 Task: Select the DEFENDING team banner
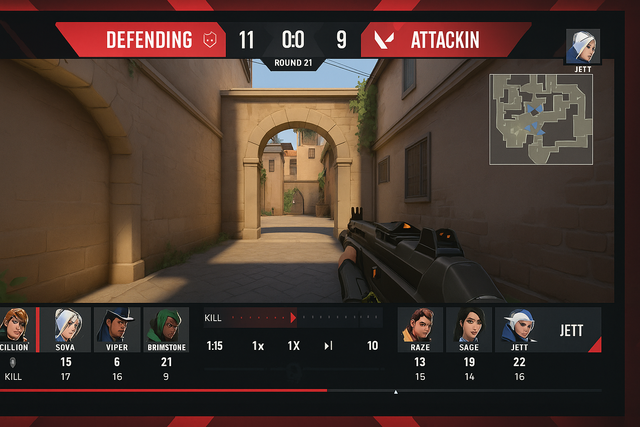(150, 41)
